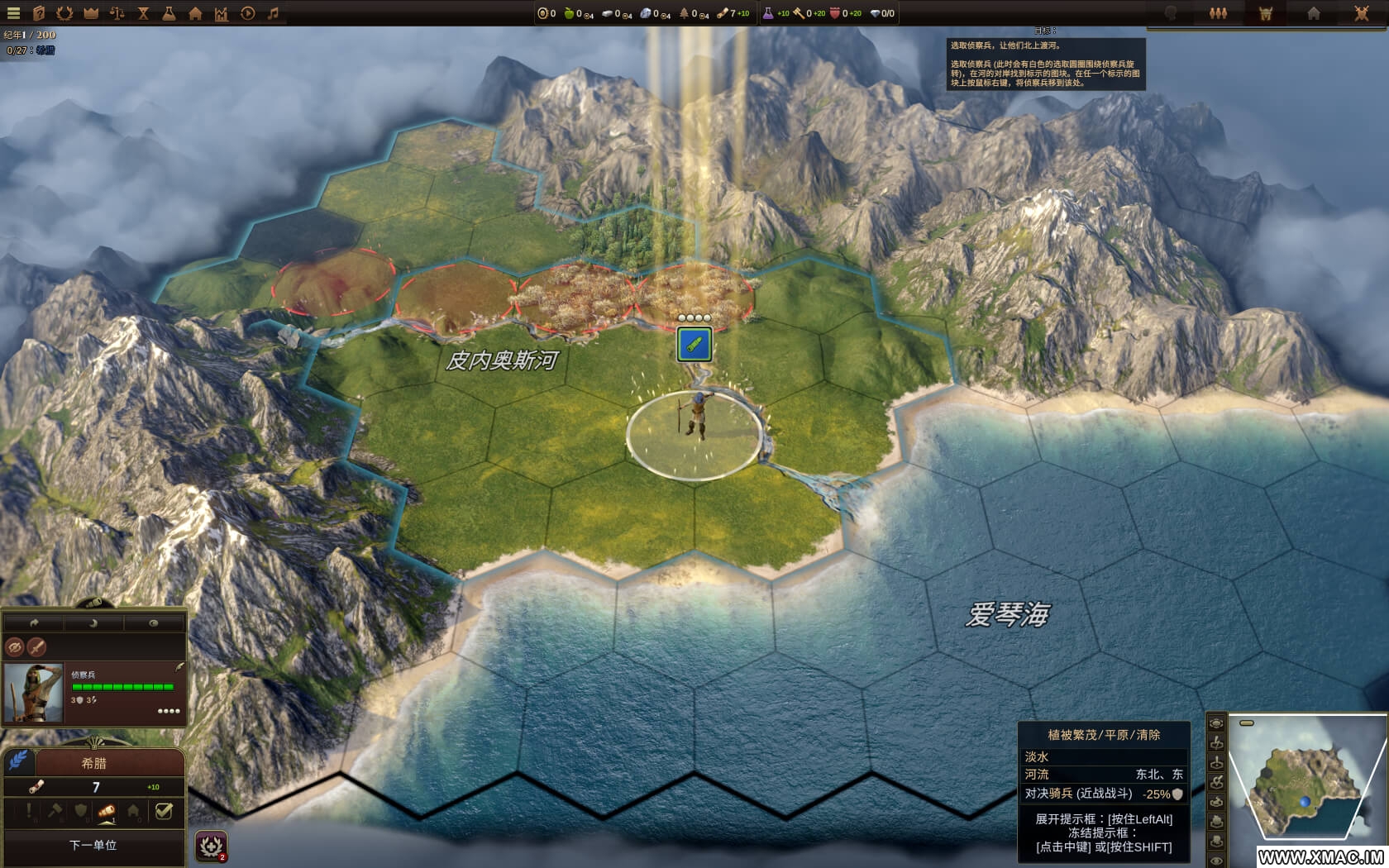Click the sword unit action button
This screenshot has height=868, width=1389.
36,647
